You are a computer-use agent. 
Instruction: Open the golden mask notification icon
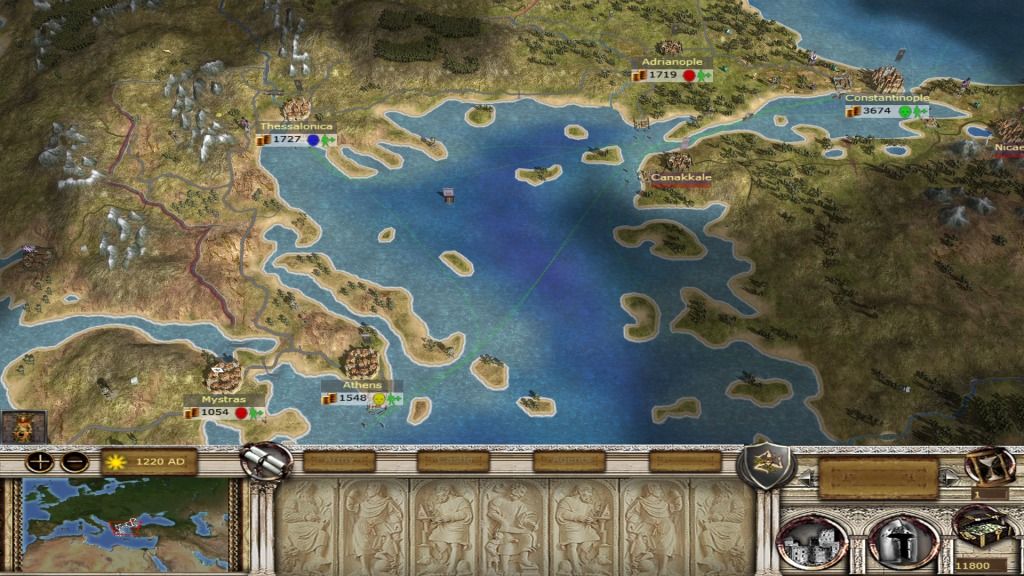click(x=18, y=427)
